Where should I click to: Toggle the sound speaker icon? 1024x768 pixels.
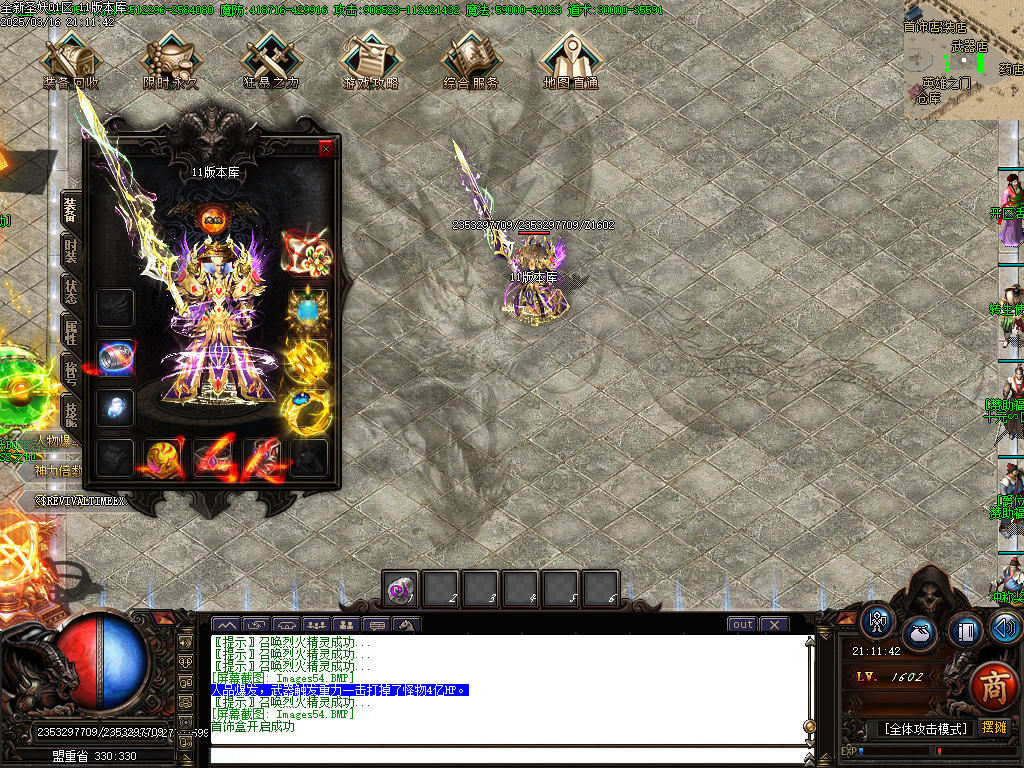tap(1005, 629)
